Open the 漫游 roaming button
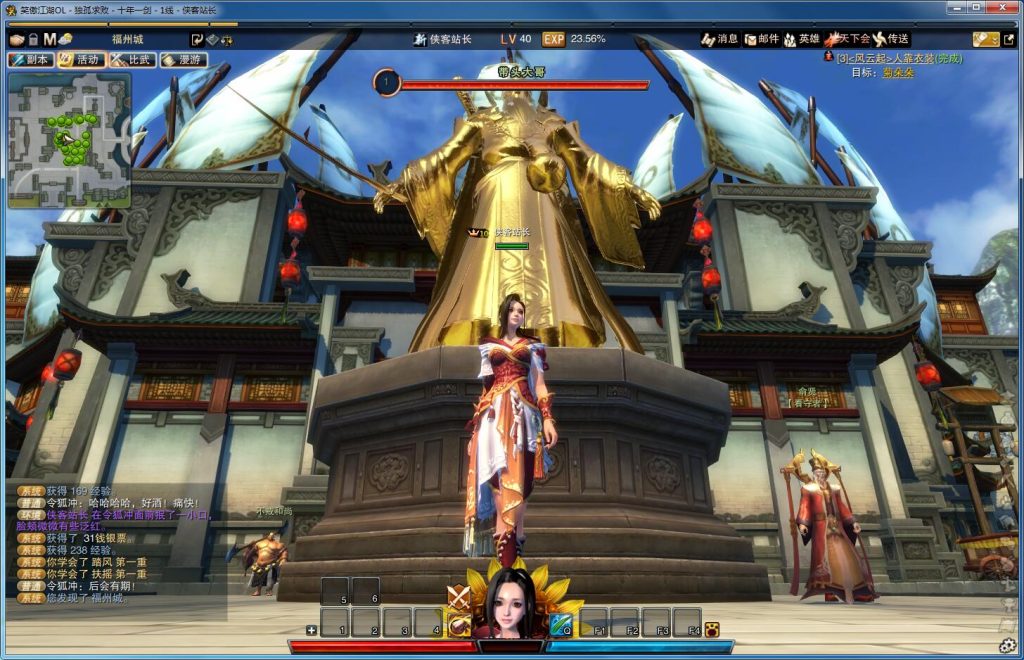Screen dimensions: 1024x660 pos(184,60)
